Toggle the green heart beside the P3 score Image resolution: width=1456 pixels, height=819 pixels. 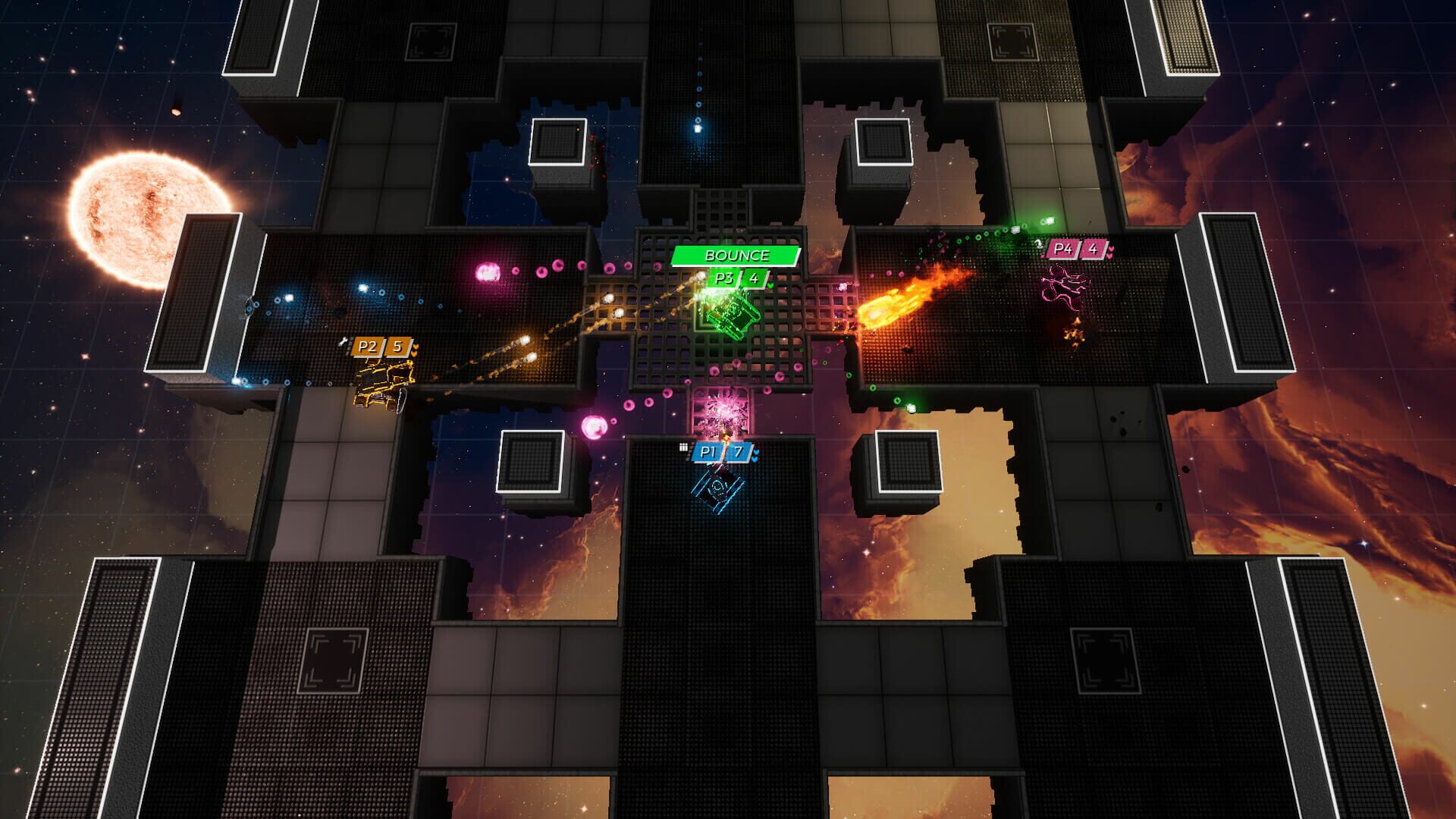tap(770, 285)
